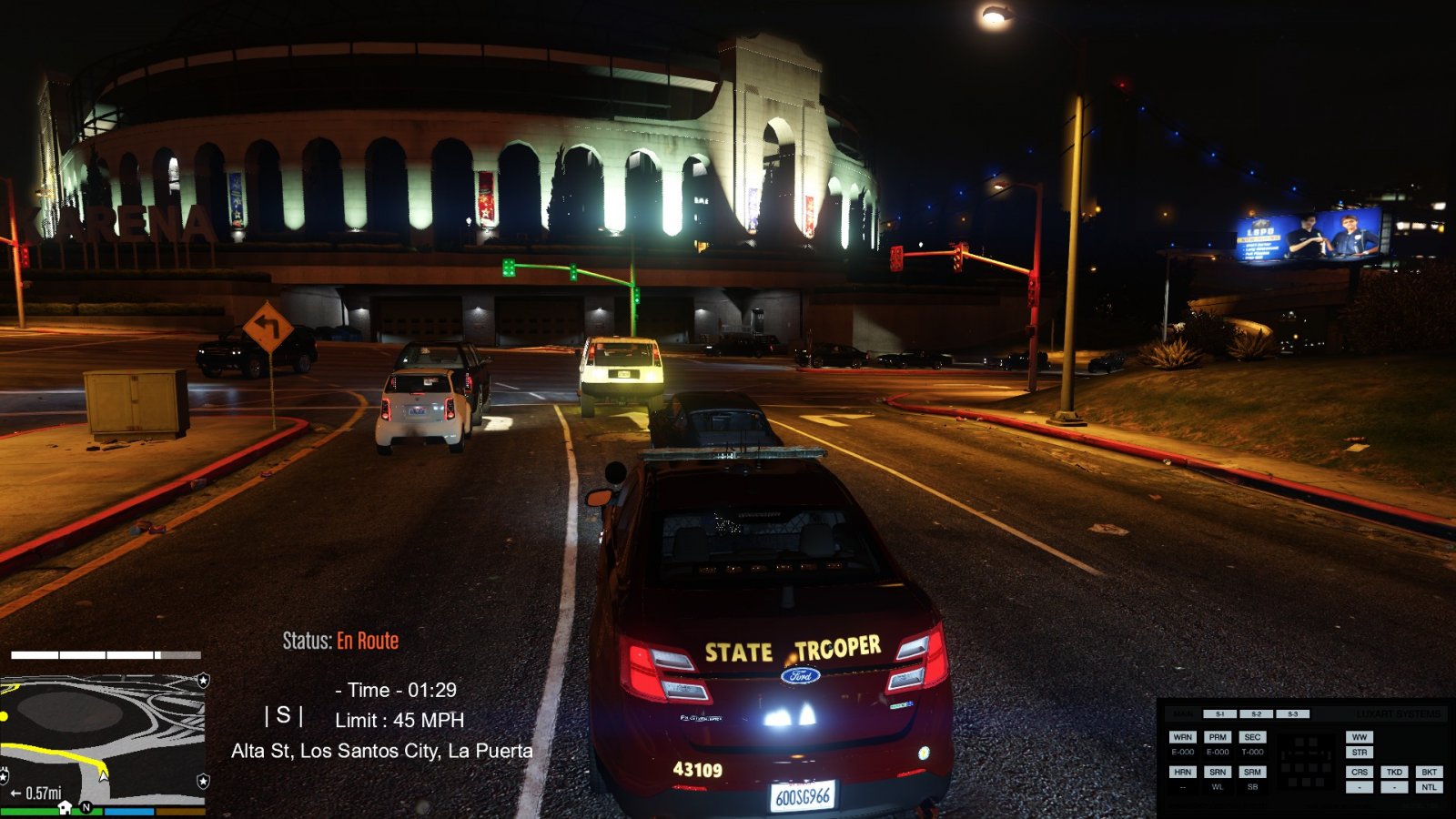Viewport: 1456px width, 819px height.
Task: Toggle the WRN warning lights button
Action: 1182,737
